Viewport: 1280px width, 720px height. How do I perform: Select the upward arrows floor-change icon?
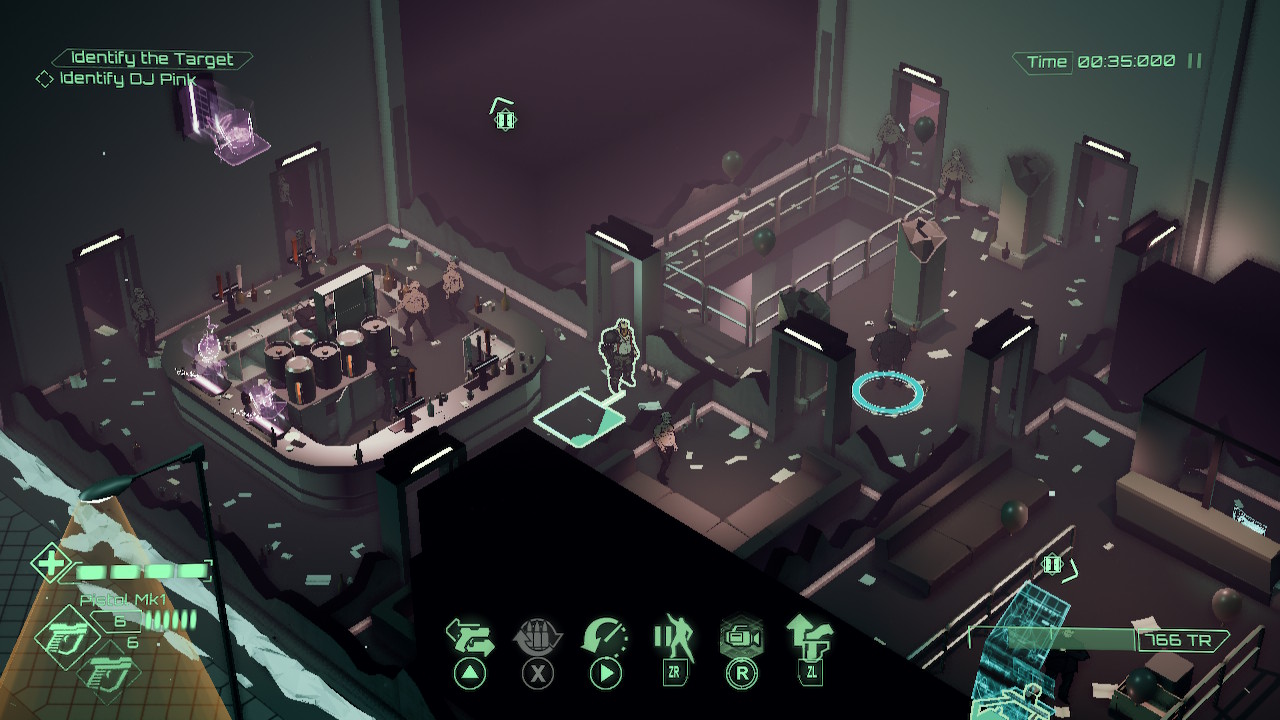[x=809, y=636]
